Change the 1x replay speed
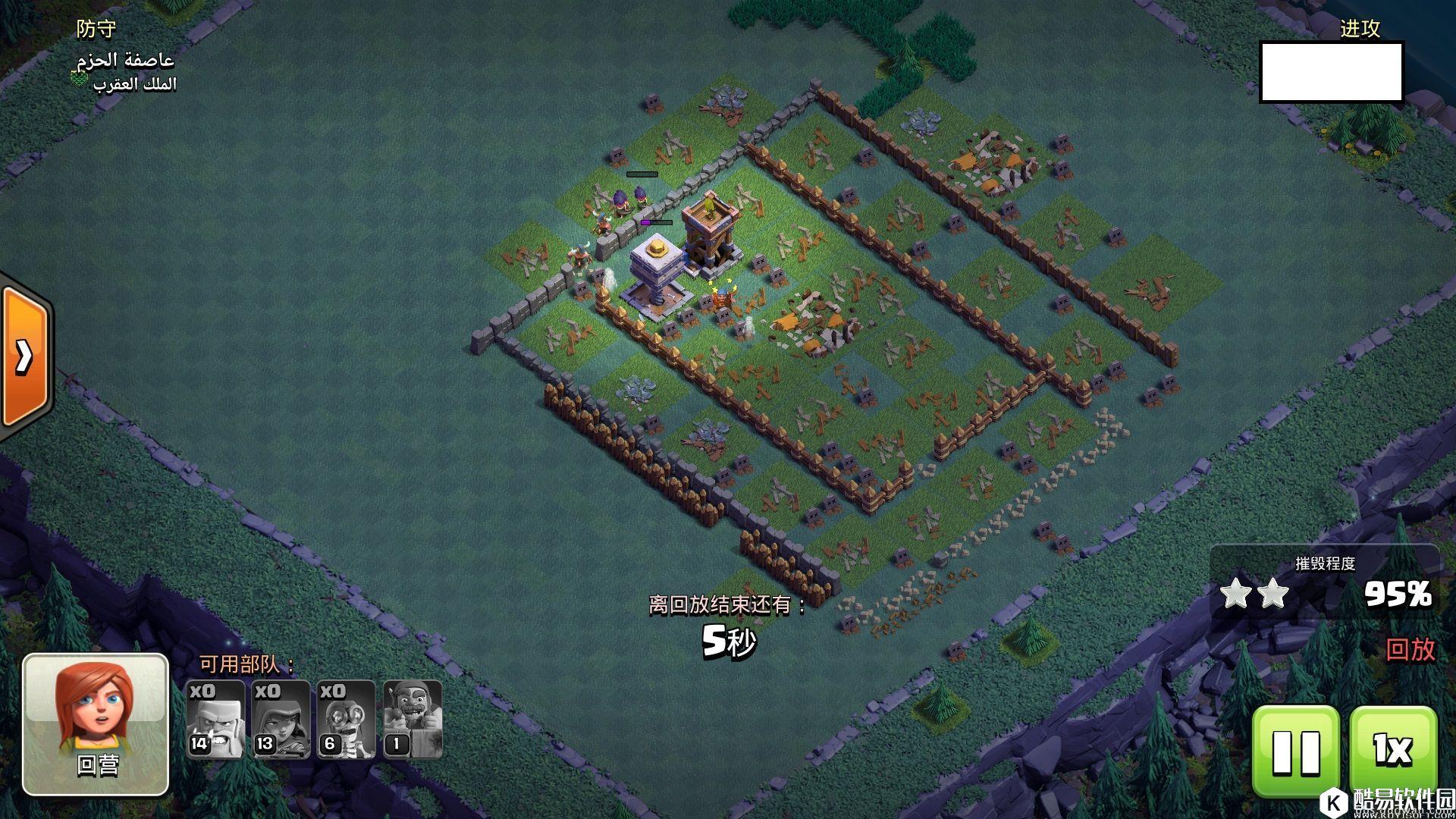 click(x=1393, y=751)
